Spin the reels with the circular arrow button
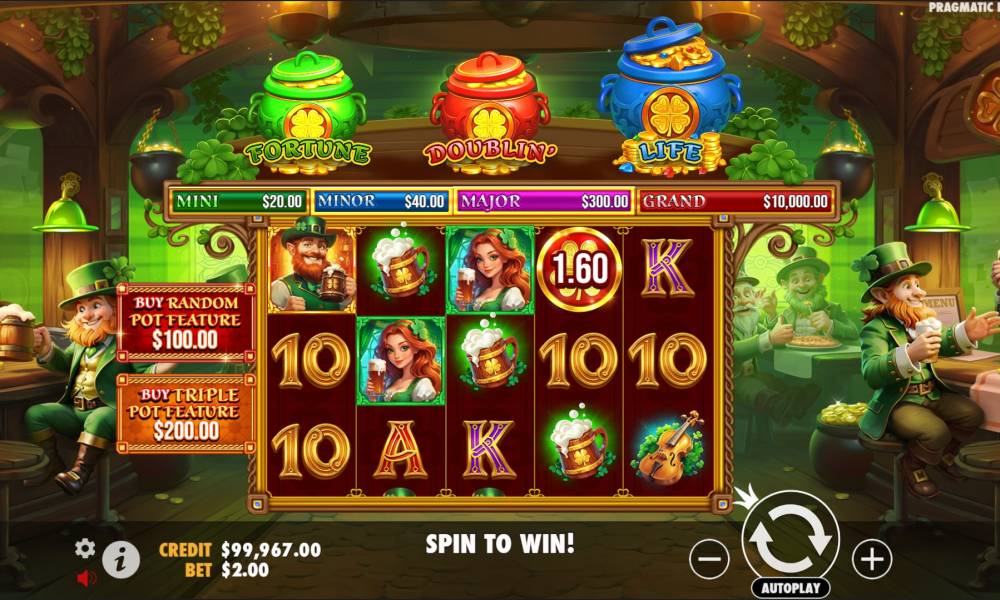Screen dimensions: 1000x600 [x=791, y=538]
